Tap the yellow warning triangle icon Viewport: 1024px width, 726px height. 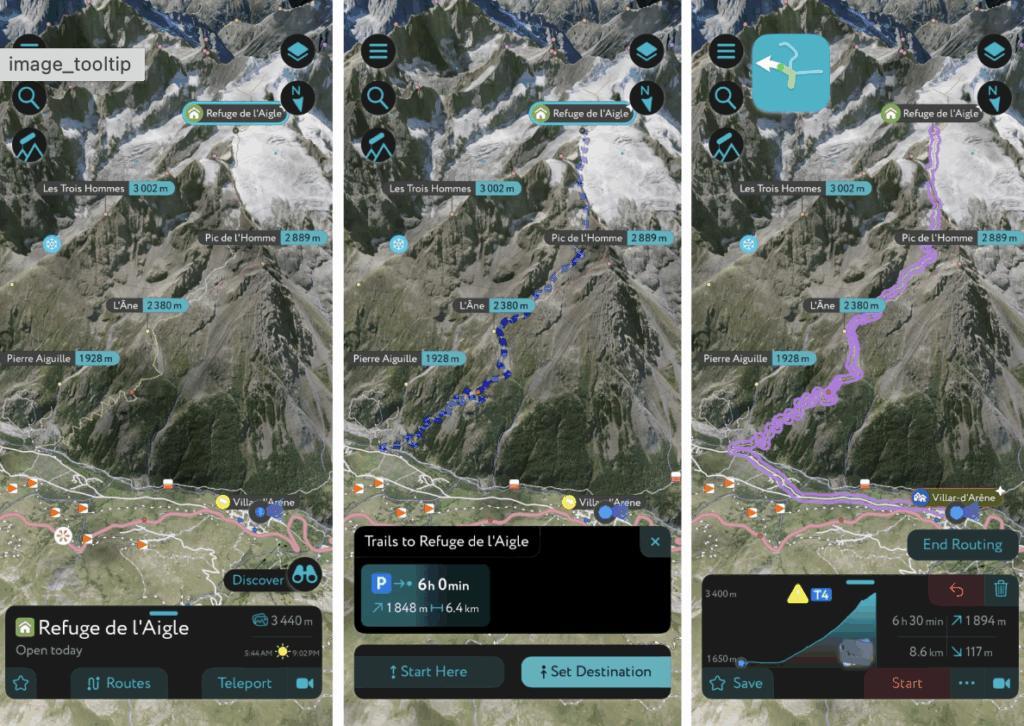pos(797,595)
